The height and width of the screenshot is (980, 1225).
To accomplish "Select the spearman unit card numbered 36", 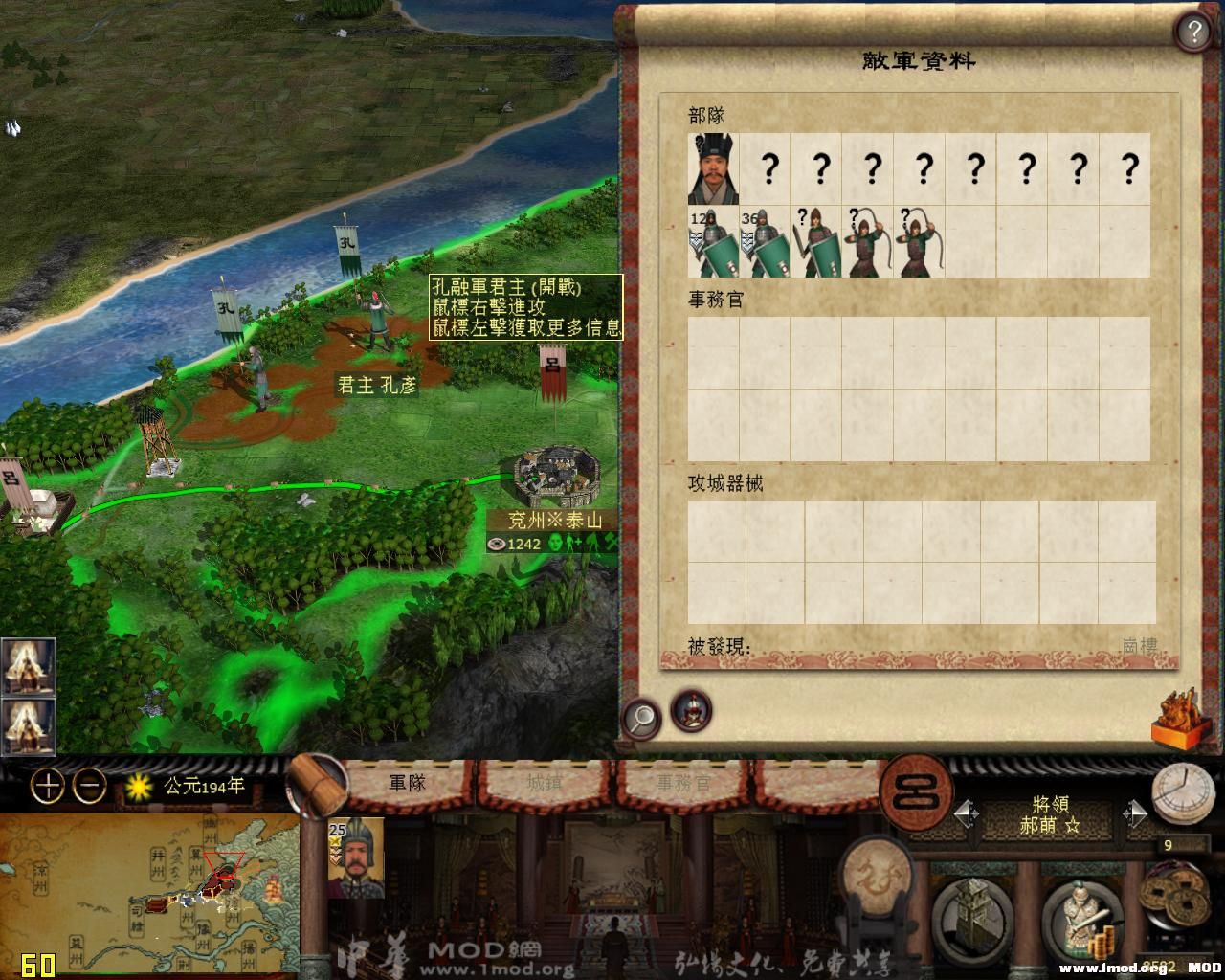I will click(765, 243).
